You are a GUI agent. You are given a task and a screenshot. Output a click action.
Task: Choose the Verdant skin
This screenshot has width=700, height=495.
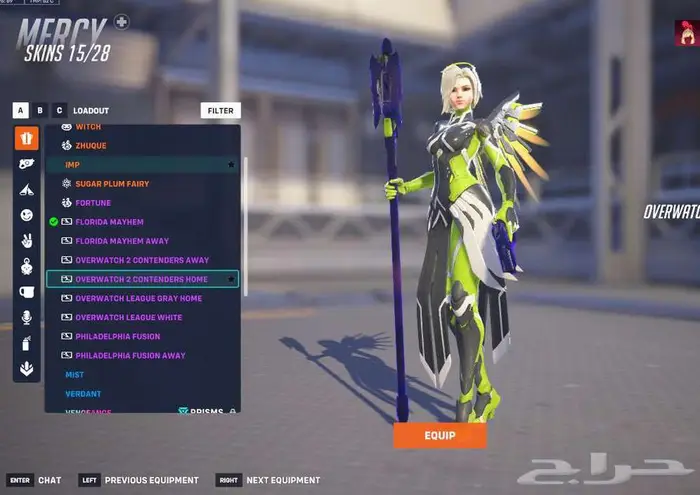click(83, 393)
